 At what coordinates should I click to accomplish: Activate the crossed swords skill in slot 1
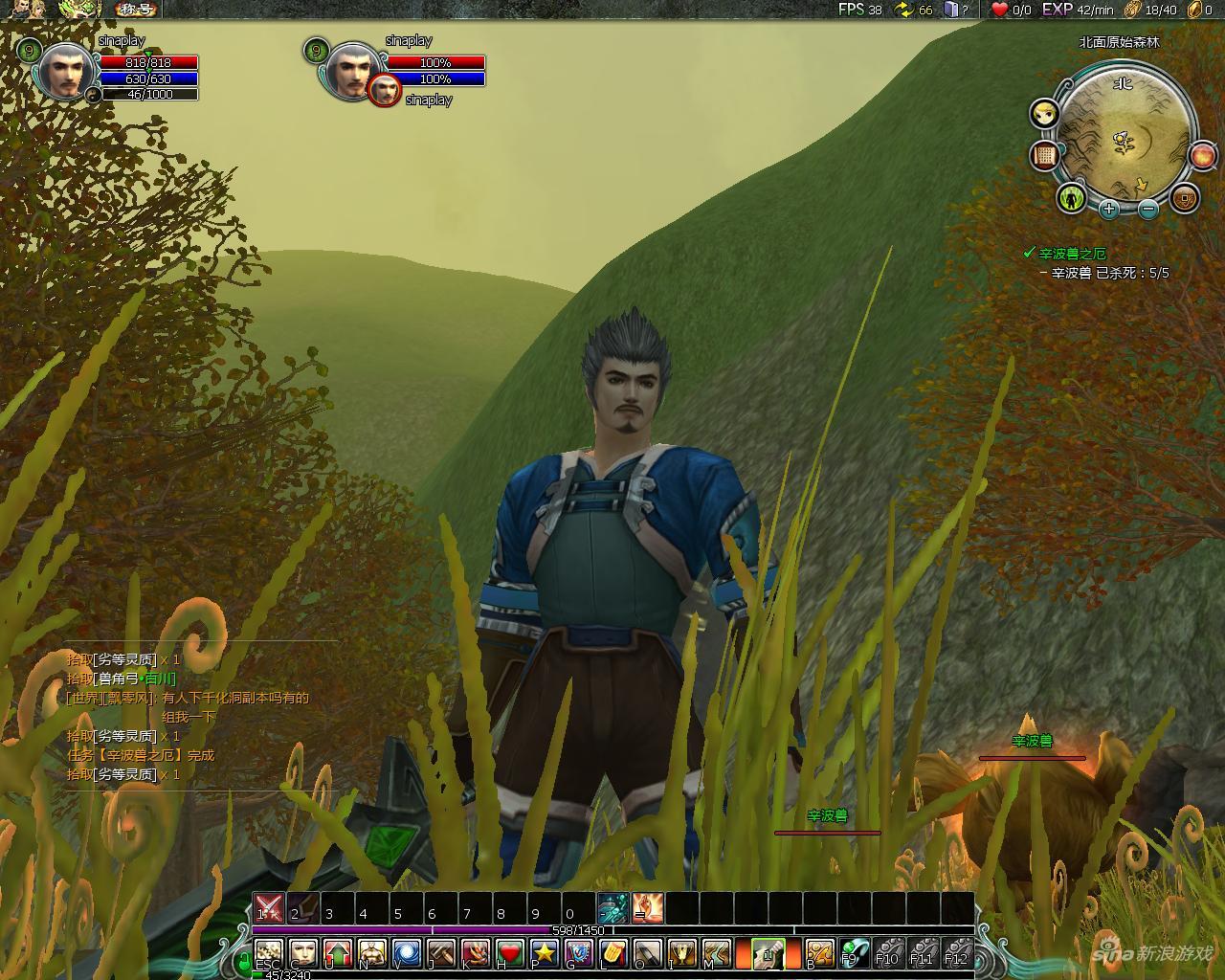269,907
